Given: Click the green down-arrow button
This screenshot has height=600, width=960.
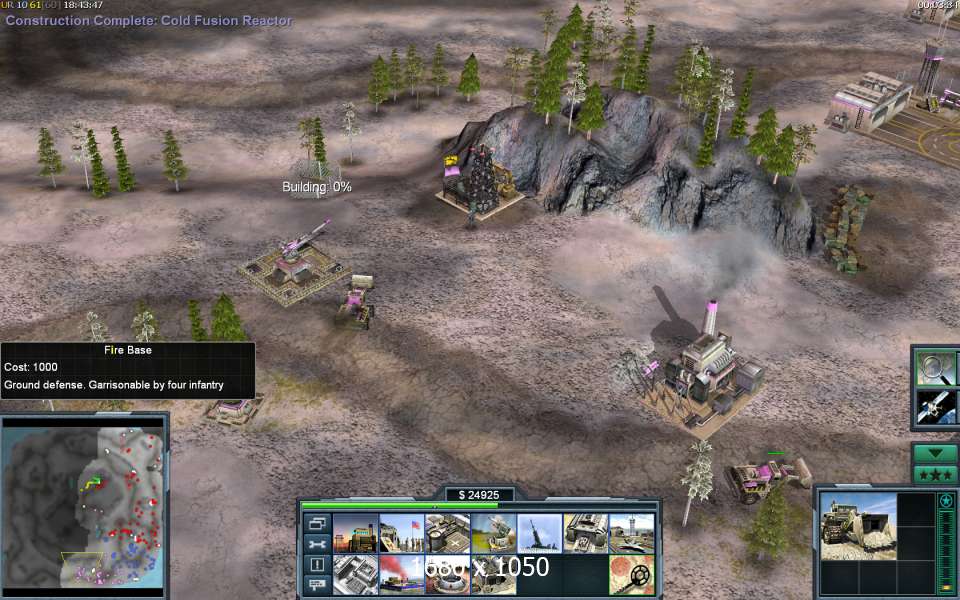Looking at the screenshot, I should click(936, 453).
